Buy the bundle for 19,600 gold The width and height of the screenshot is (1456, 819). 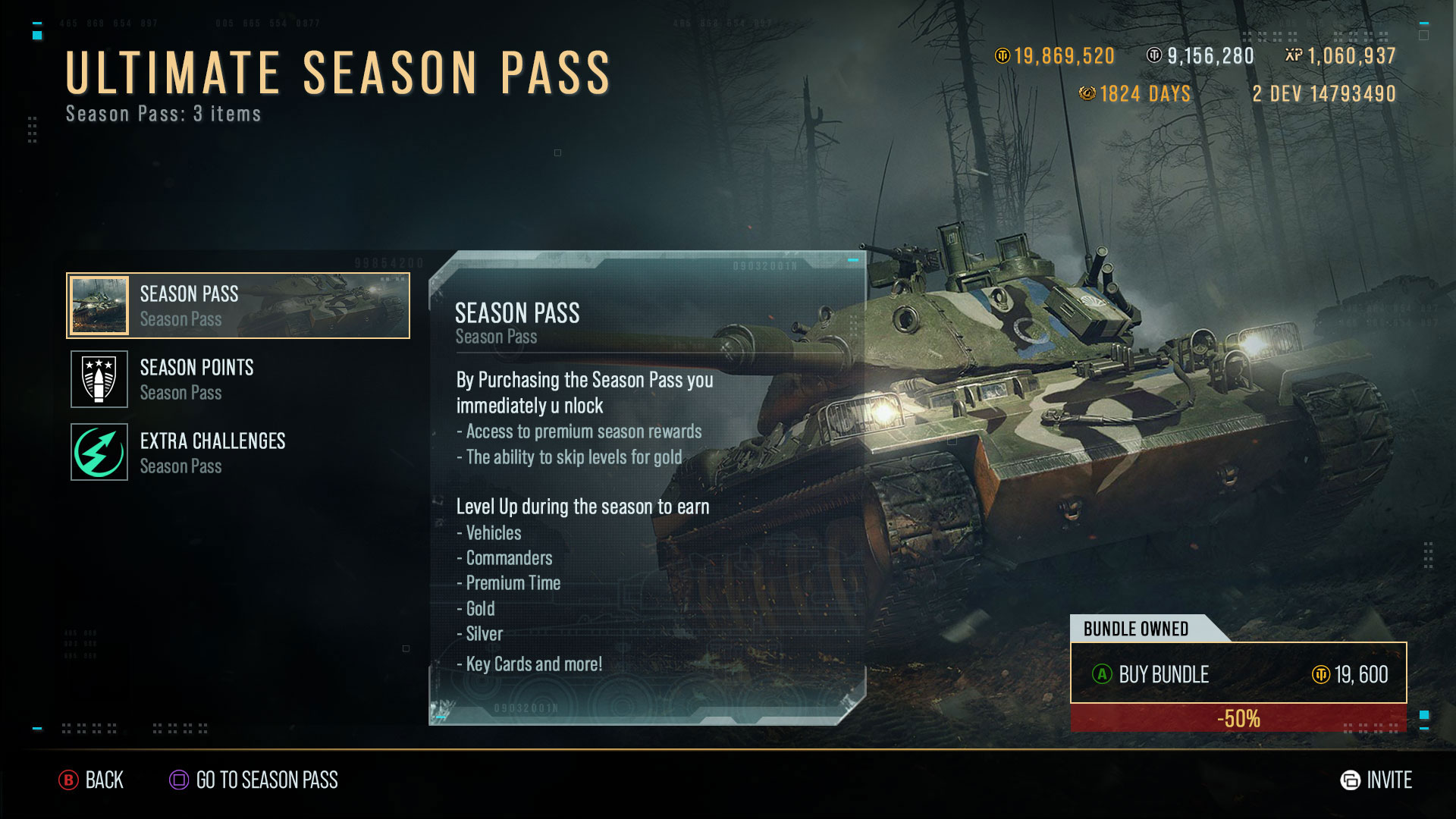(x=1238, y=673)
